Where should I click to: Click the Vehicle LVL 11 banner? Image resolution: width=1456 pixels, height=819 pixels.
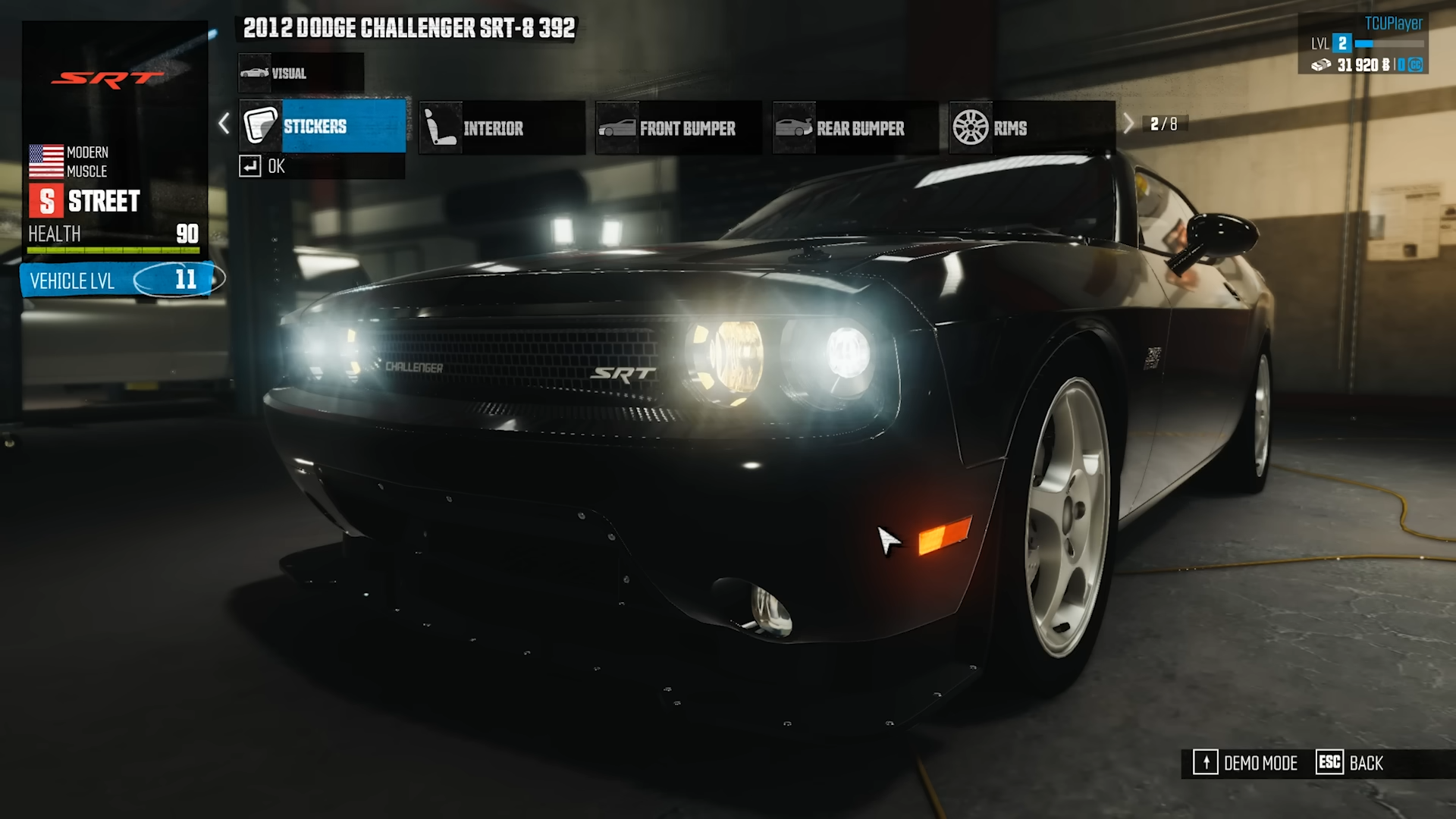point(121,280)
